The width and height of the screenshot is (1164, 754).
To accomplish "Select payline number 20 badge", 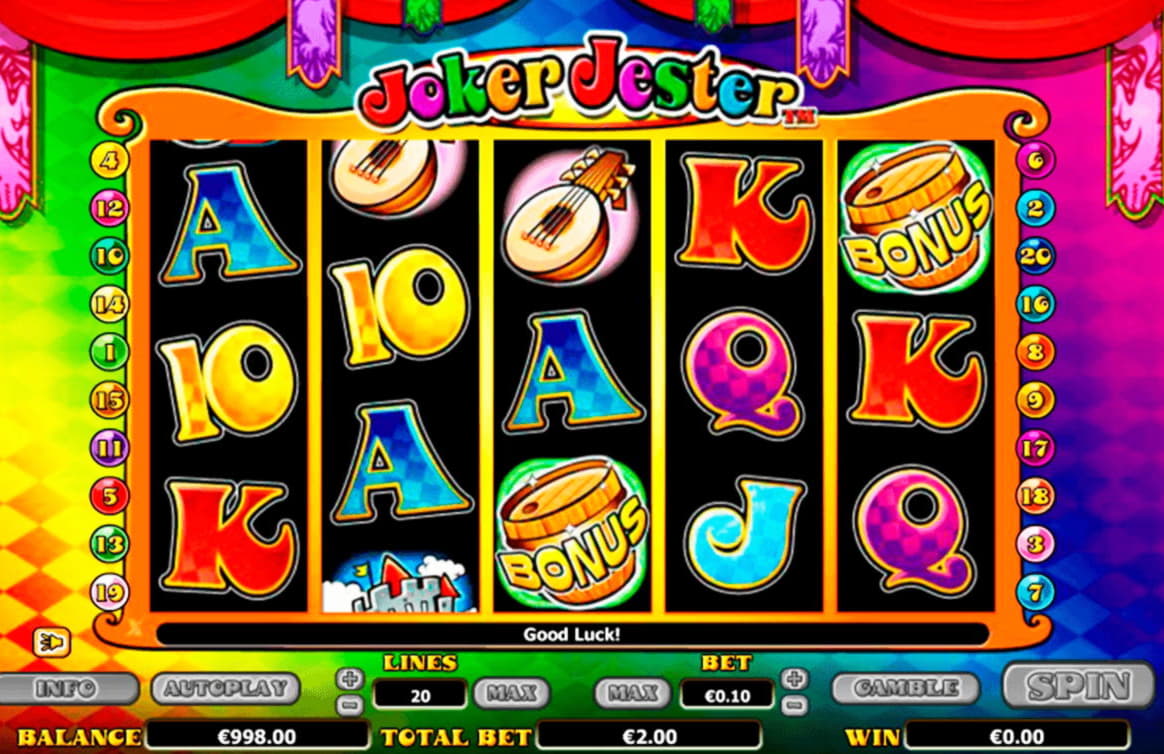I will (1036, 256).
